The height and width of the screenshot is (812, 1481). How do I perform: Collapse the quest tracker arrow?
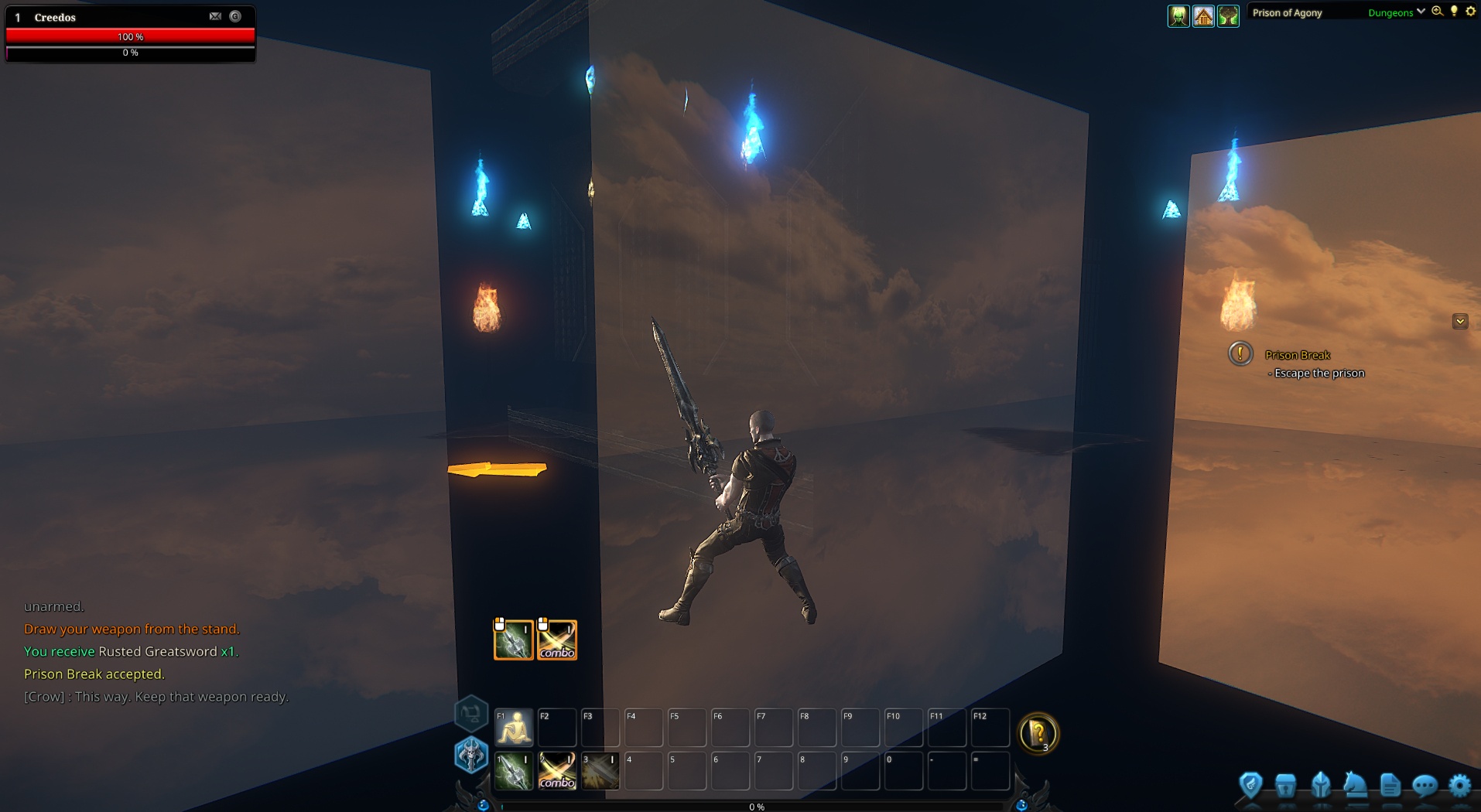(1460, 321)
